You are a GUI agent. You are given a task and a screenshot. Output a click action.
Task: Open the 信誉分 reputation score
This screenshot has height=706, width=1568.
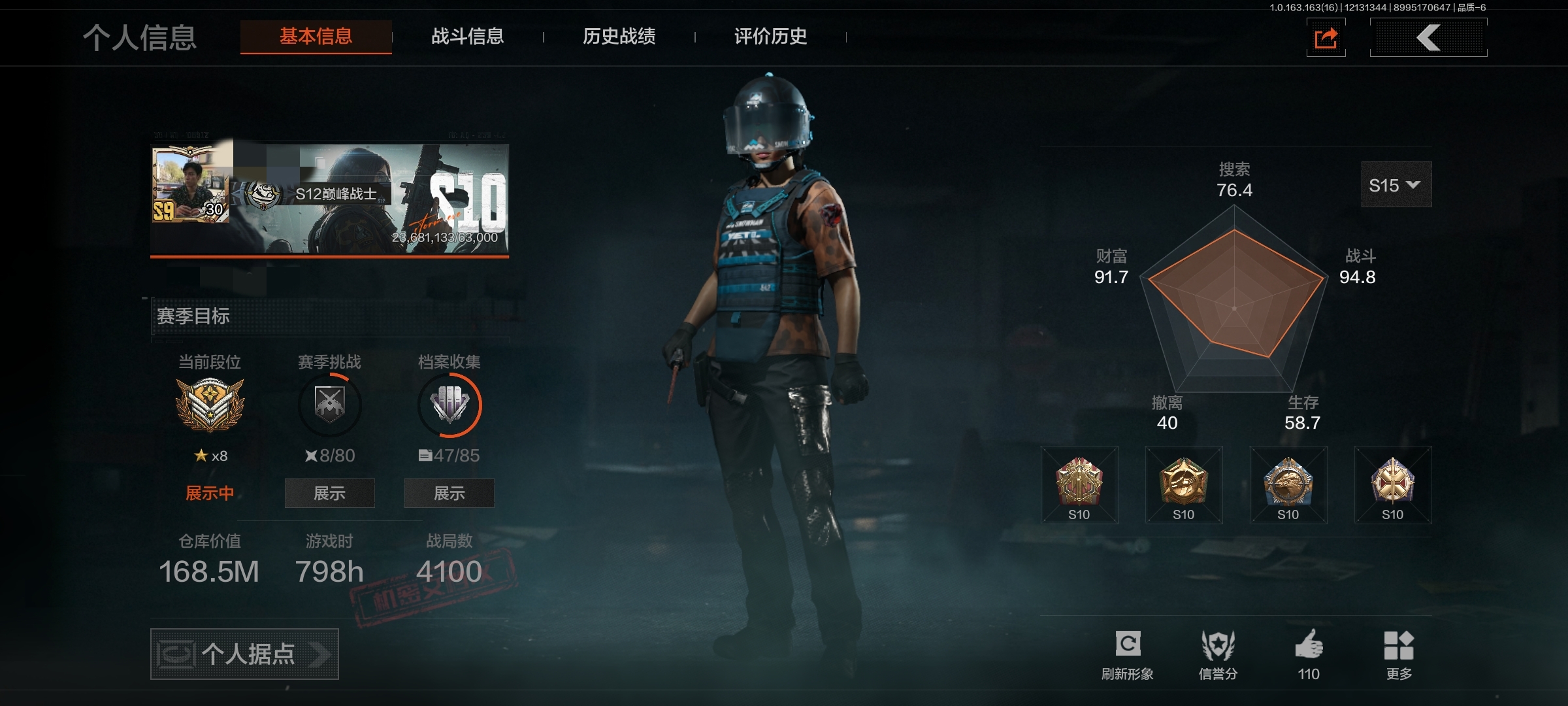tap(1218, 654)
